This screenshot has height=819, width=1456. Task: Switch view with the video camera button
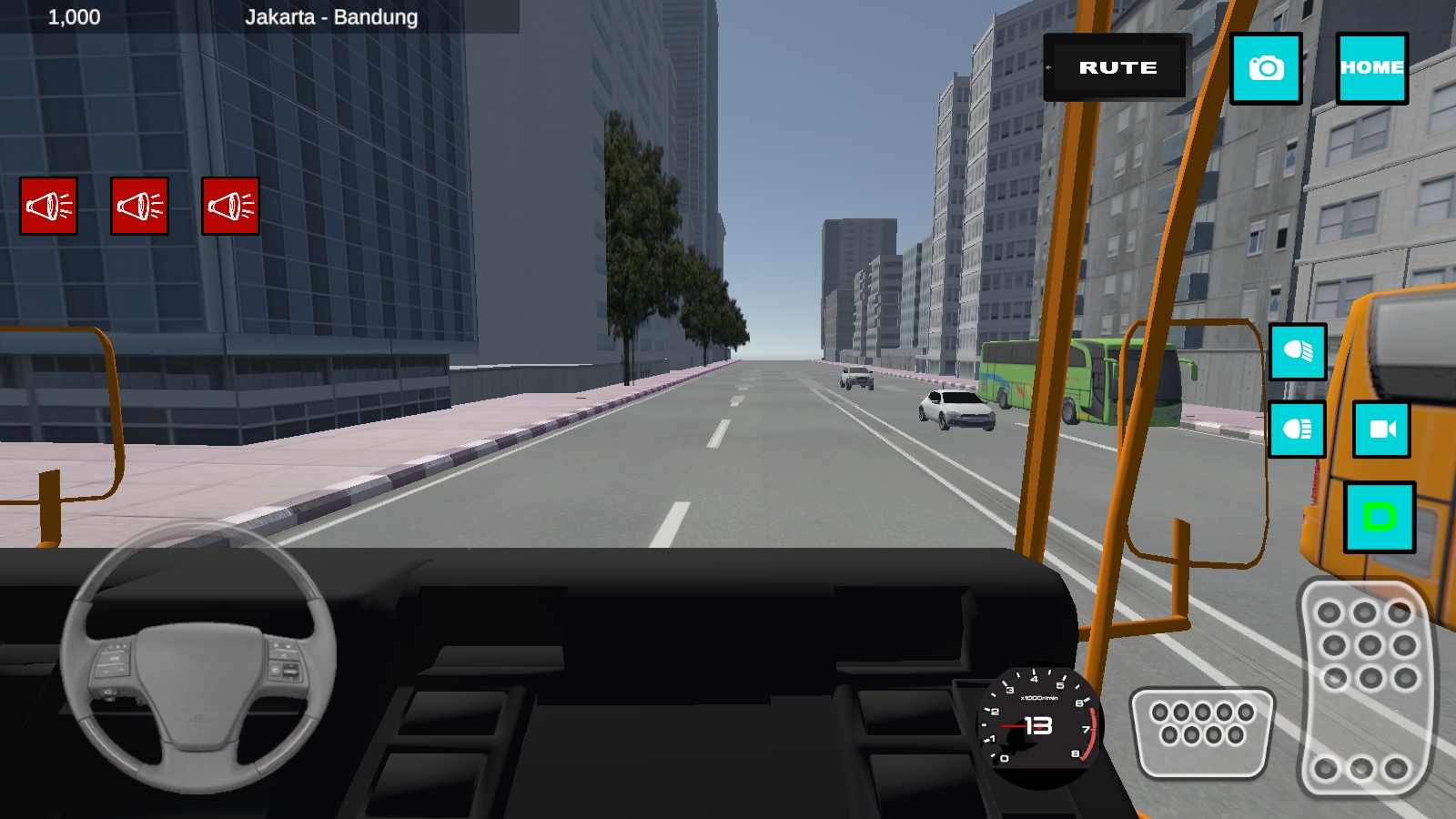point(1381,429)
